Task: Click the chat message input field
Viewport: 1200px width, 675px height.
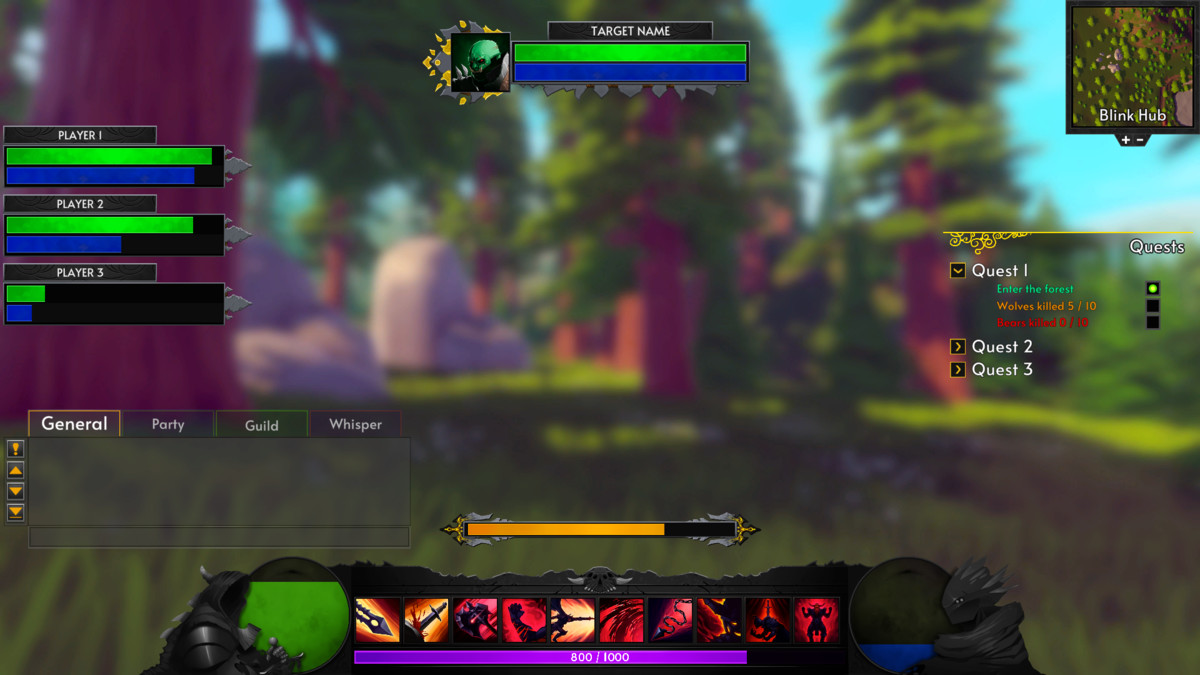Action: (219, 537)
